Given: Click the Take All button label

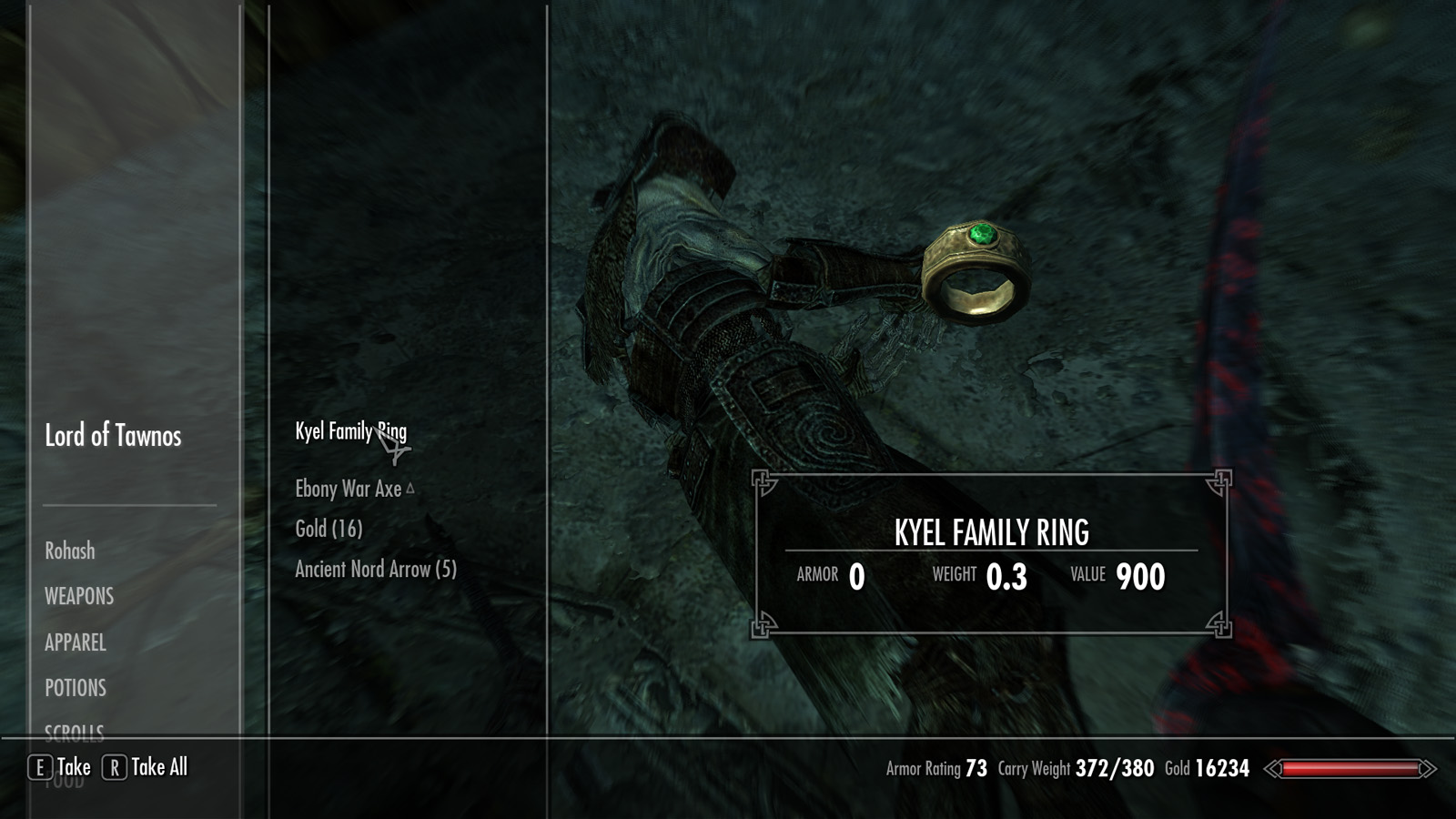Looking at the screenshot, I should [x=158, y=767].
